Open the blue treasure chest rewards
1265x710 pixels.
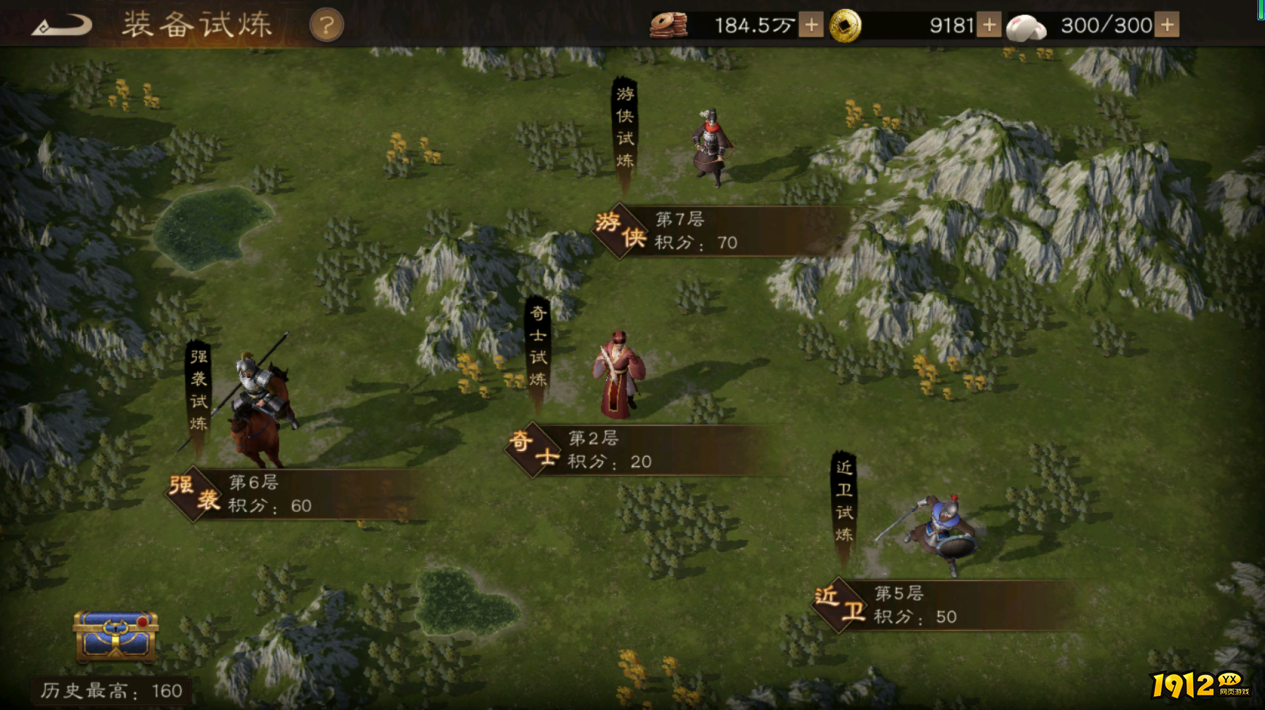point(116,636)
